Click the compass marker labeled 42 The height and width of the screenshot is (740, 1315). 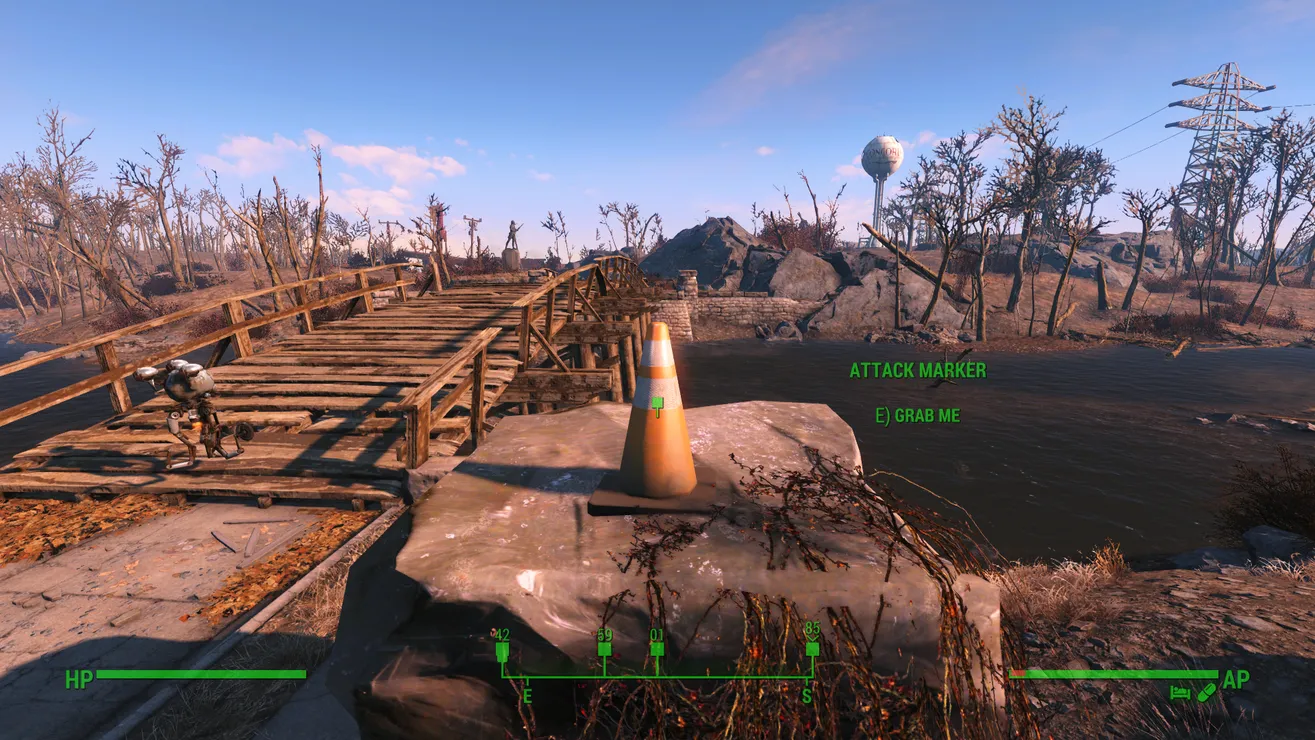coord(502,650)
